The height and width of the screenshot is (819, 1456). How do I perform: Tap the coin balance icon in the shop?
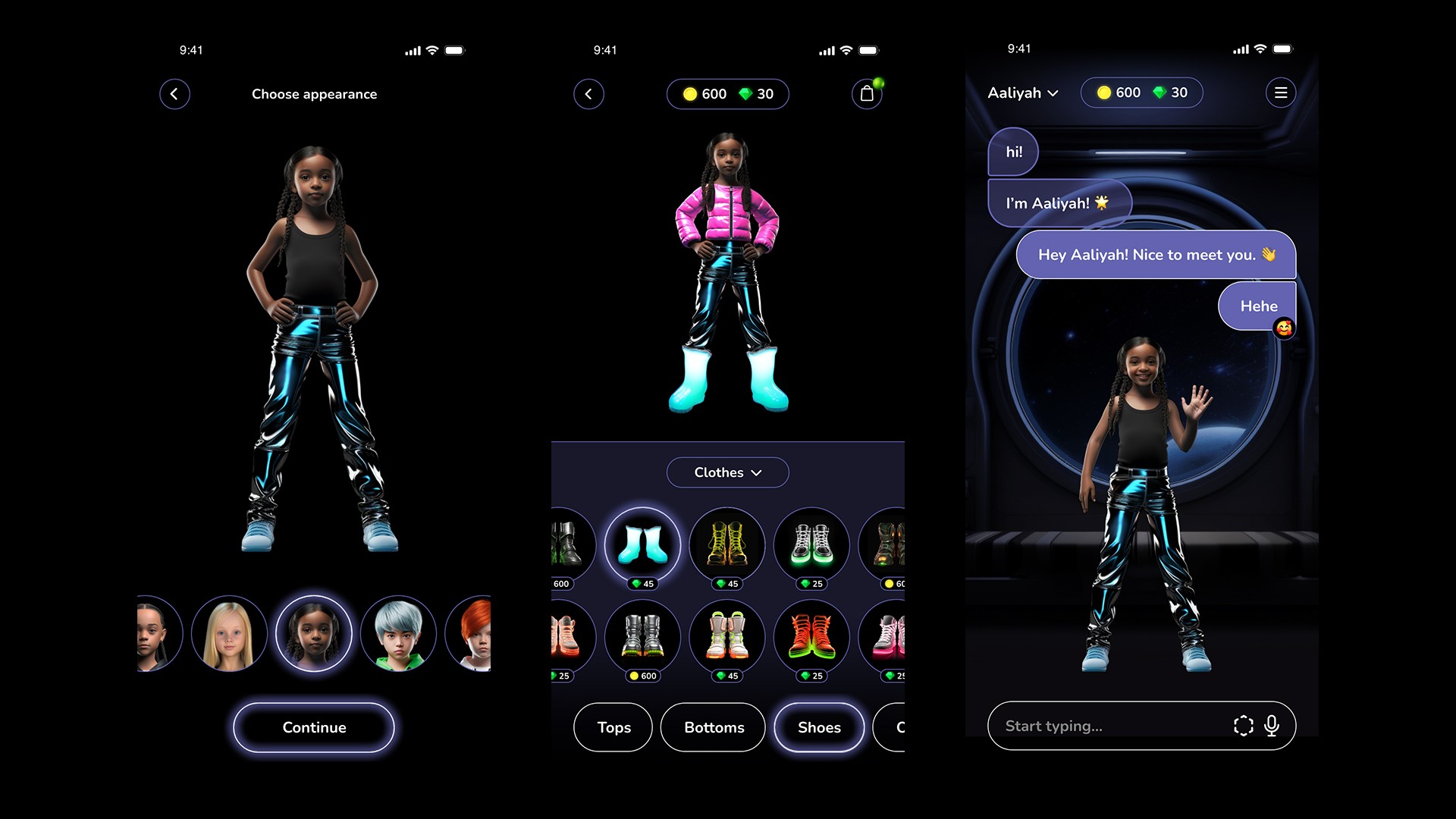click(692, 94)
